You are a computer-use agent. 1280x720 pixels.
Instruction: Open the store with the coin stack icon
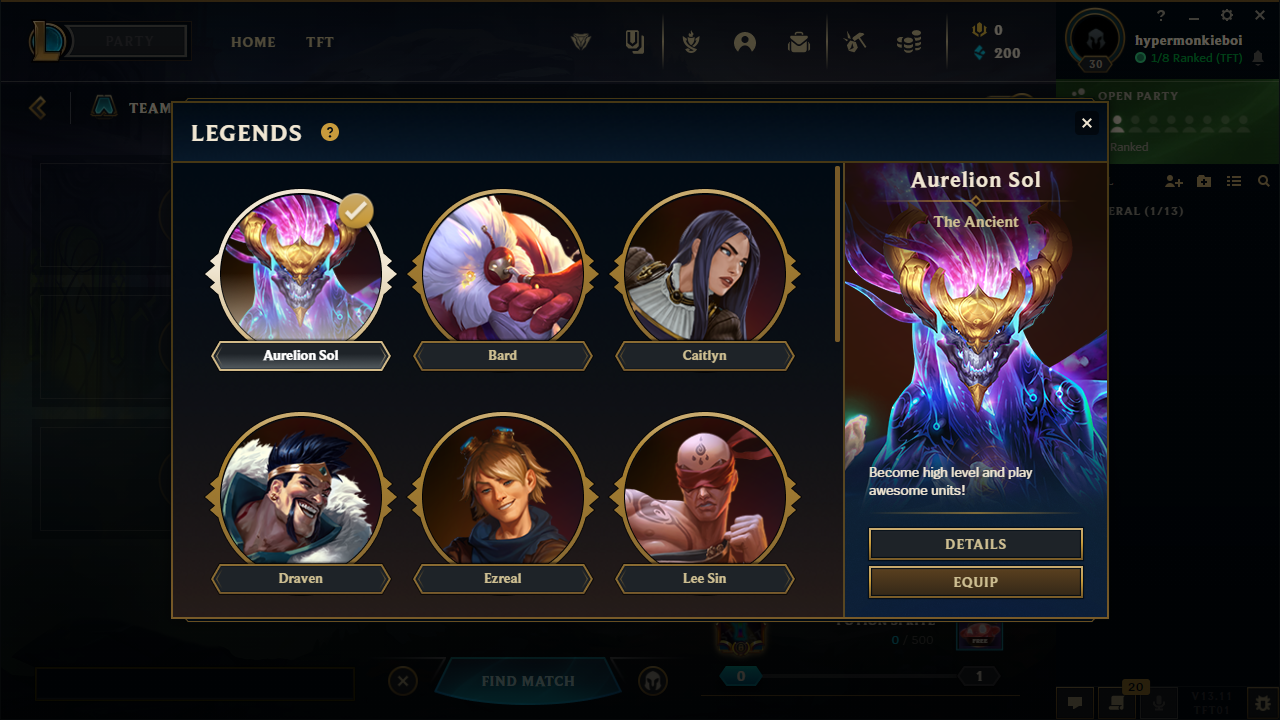[910, 42]
